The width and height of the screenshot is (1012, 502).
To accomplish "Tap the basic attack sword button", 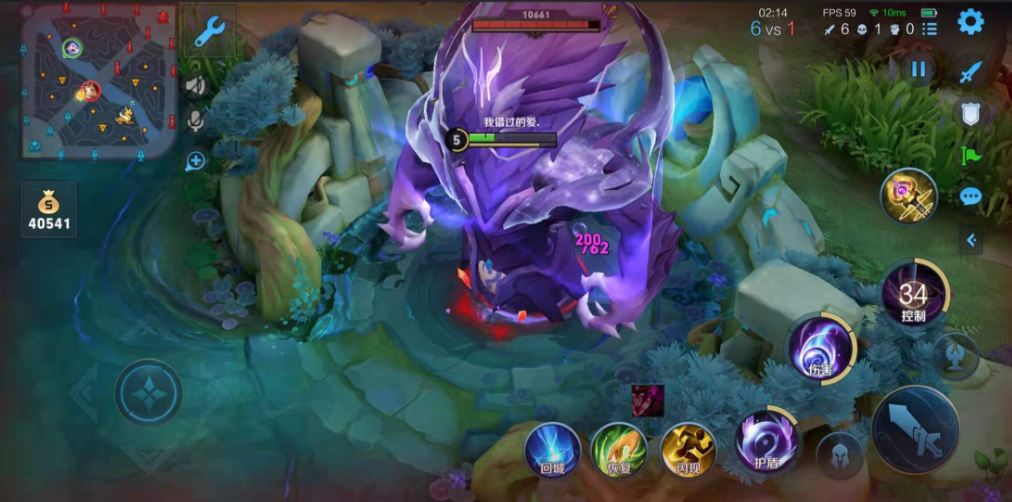I will pyautogui.click(x=915, y=428).
